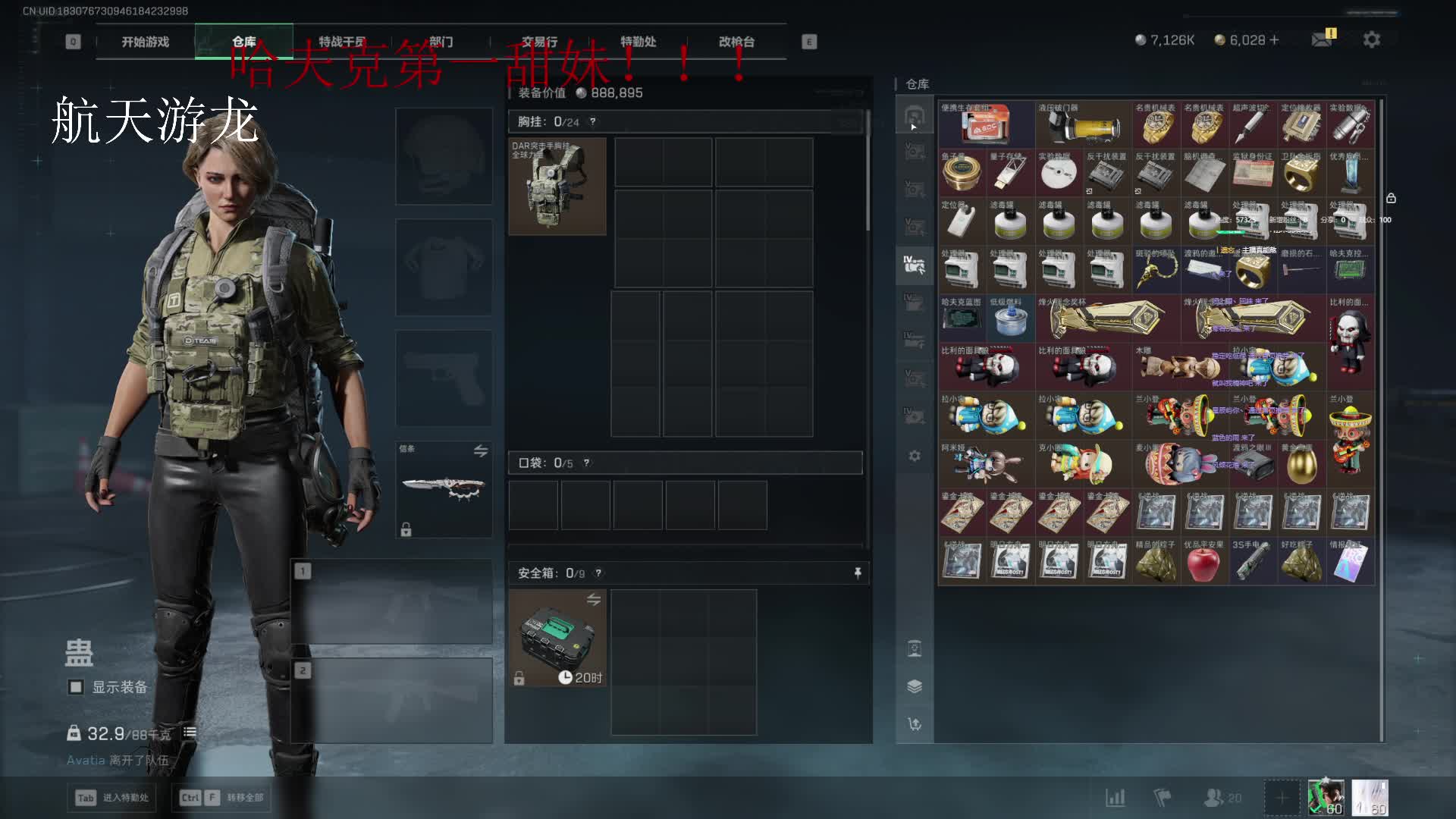
Task: Open the 改枪台 tab
Action: point(736,42)
